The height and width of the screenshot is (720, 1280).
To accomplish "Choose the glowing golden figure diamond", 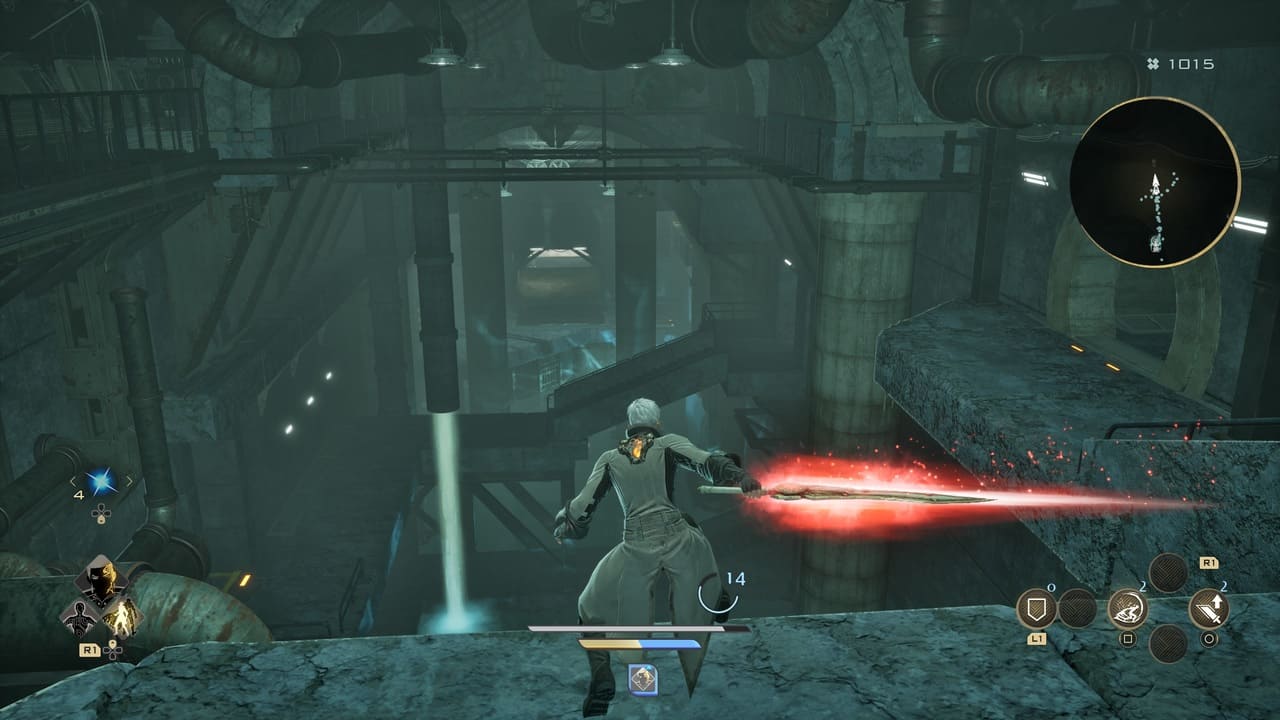I will pyautogui.click(x=124, y=617).
